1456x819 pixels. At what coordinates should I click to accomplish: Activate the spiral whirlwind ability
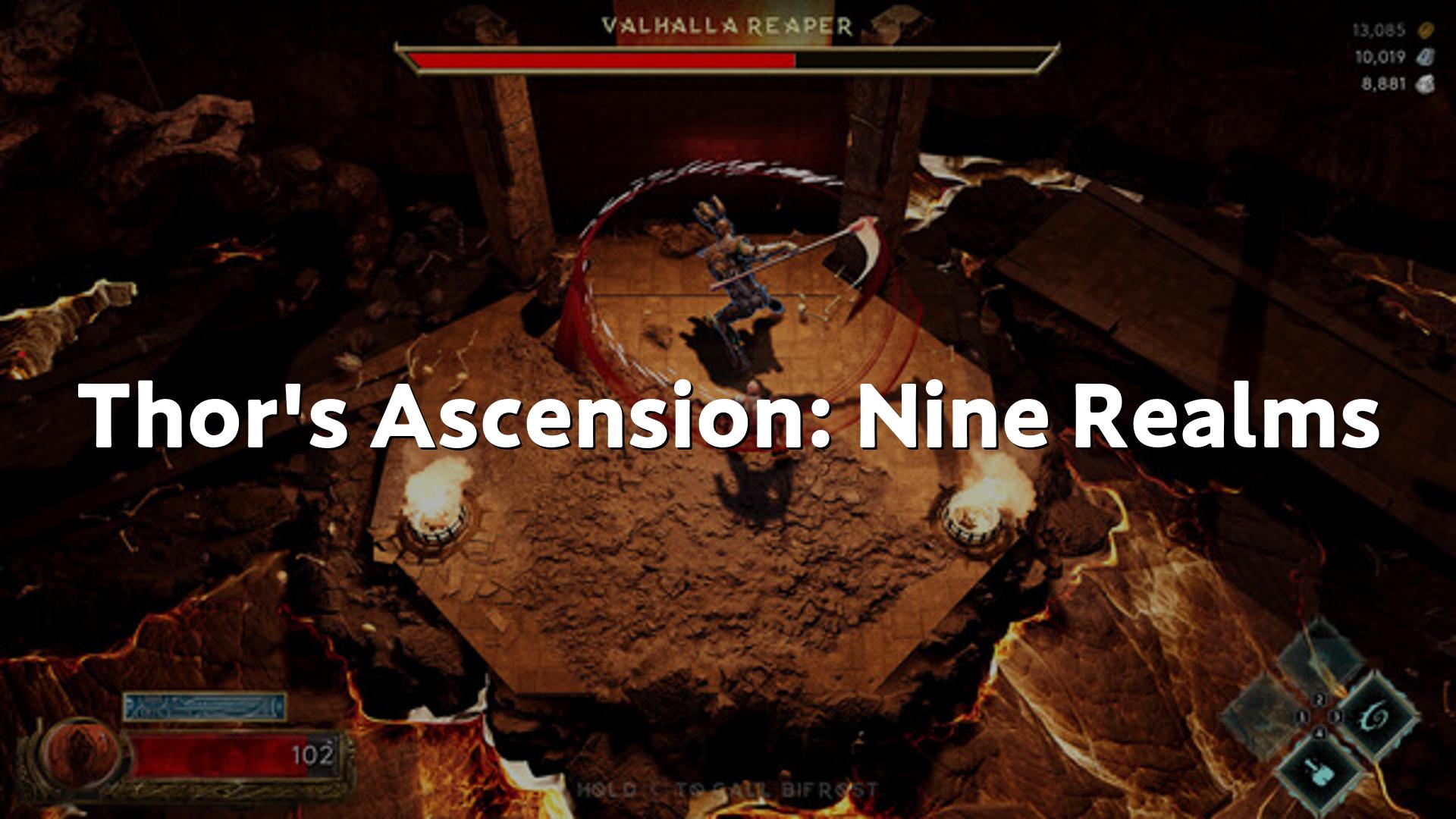tap(1373, 717)
